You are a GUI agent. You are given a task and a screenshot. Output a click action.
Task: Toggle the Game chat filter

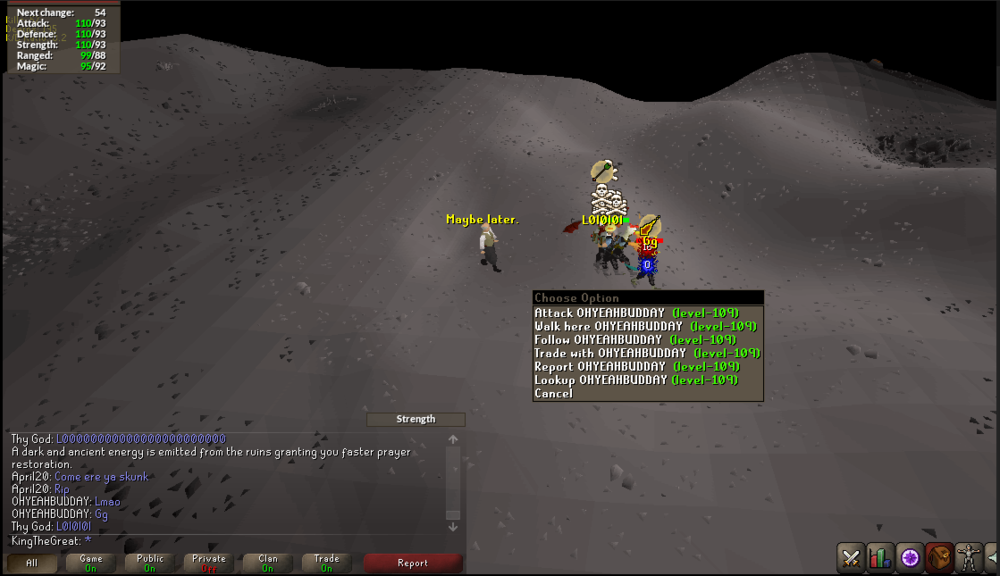pos(91,563)
